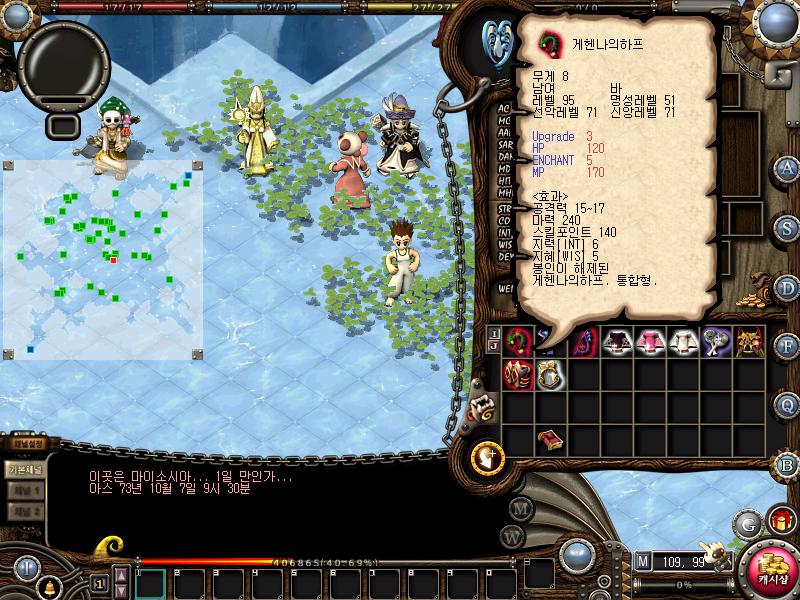Screen dimensions: 800x600
Task: Click the red gift box icon
Action: pyautogui.click(x=779, y=521)
